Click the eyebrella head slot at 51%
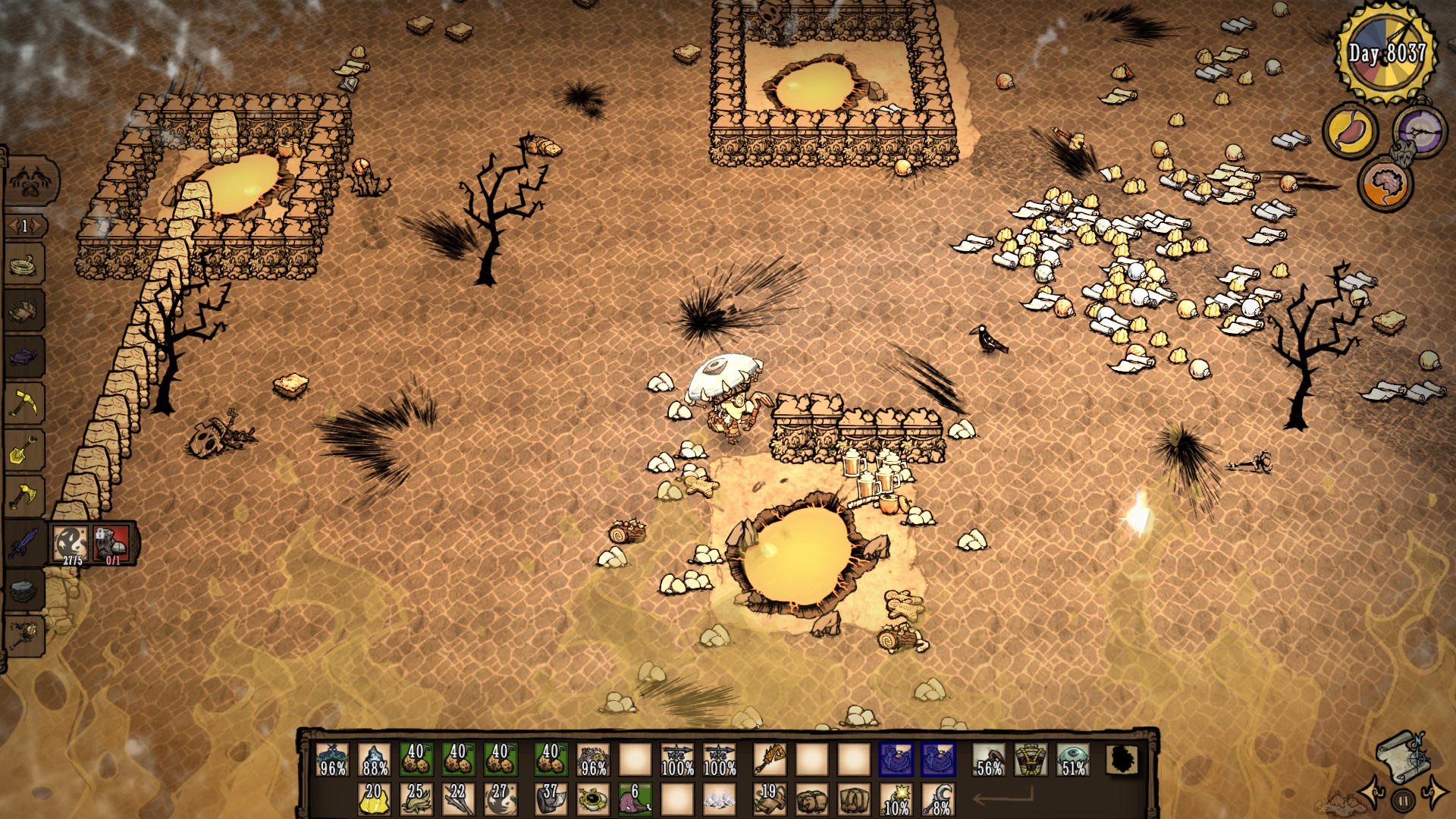The height and width of the screenshot is (819, 1456). coord(1073,759)
